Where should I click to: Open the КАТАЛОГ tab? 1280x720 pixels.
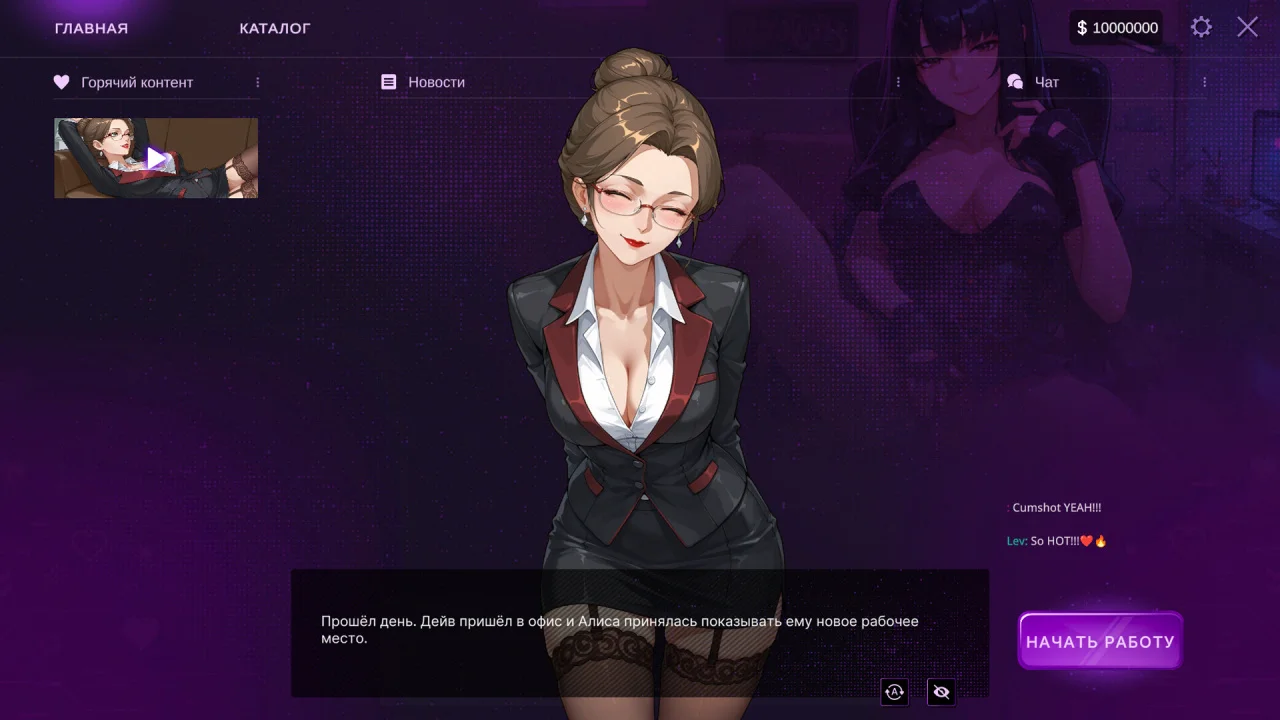(275, 28)
